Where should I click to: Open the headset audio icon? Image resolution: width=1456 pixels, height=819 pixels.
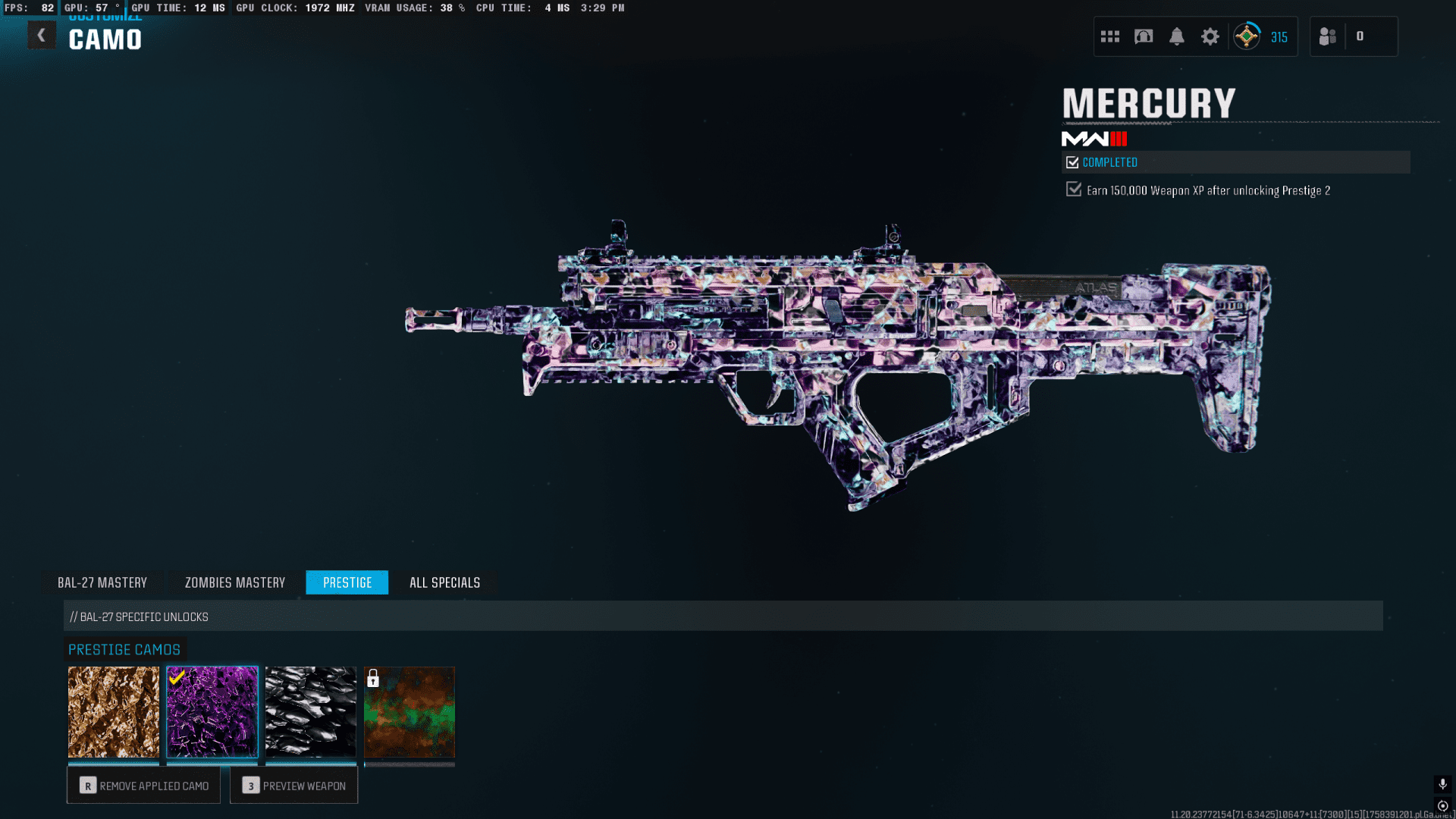tap(1144, 36)
